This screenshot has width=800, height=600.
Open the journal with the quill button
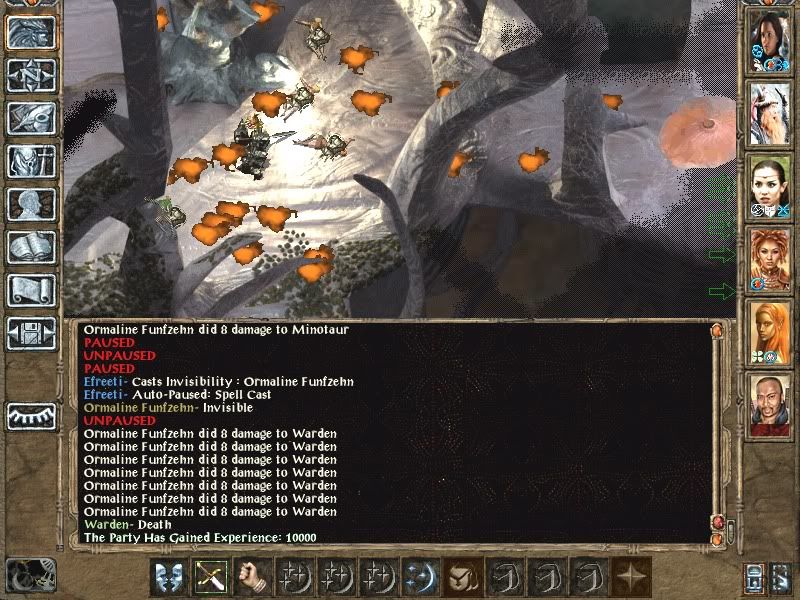click(31, 118)
